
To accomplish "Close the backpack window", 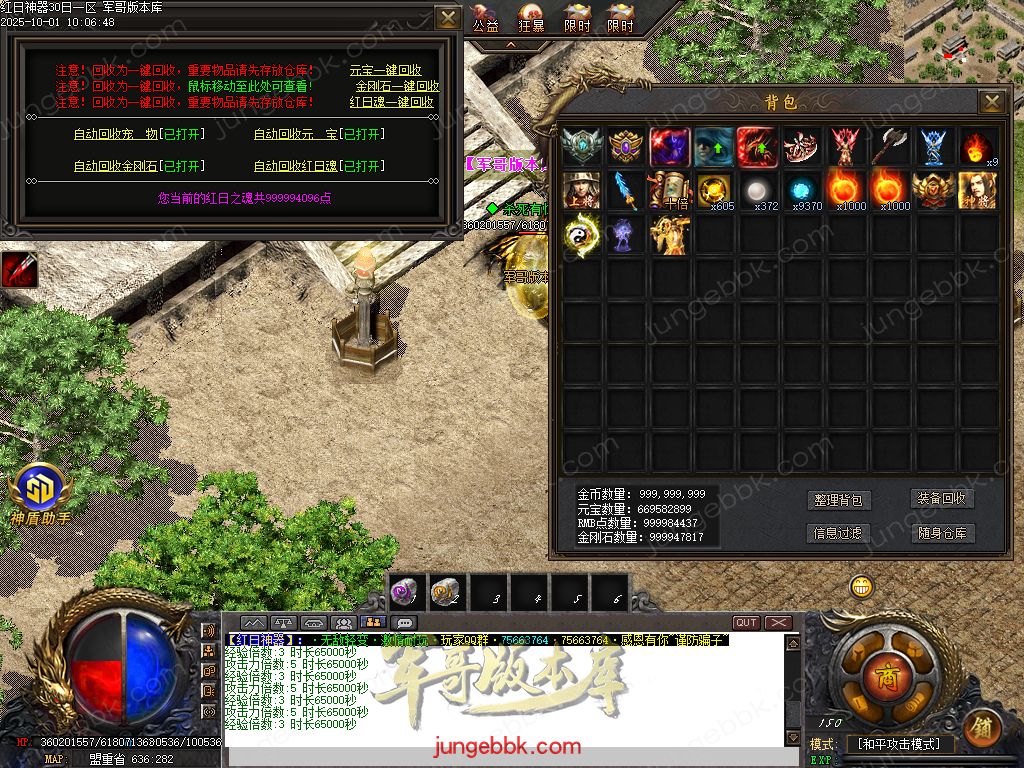I will 991,101.
